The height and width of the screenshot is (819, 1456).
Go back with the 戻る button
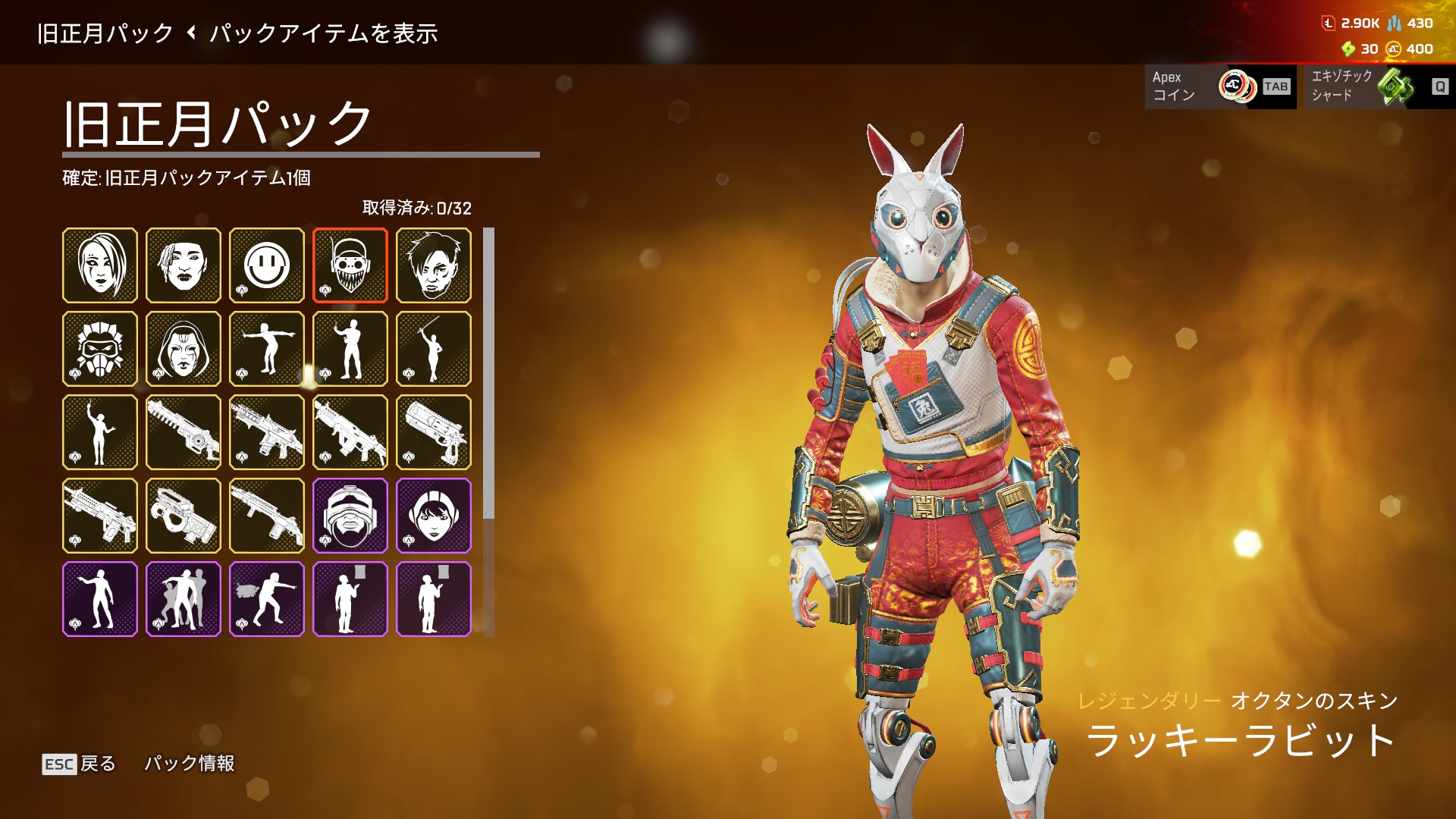80,764
